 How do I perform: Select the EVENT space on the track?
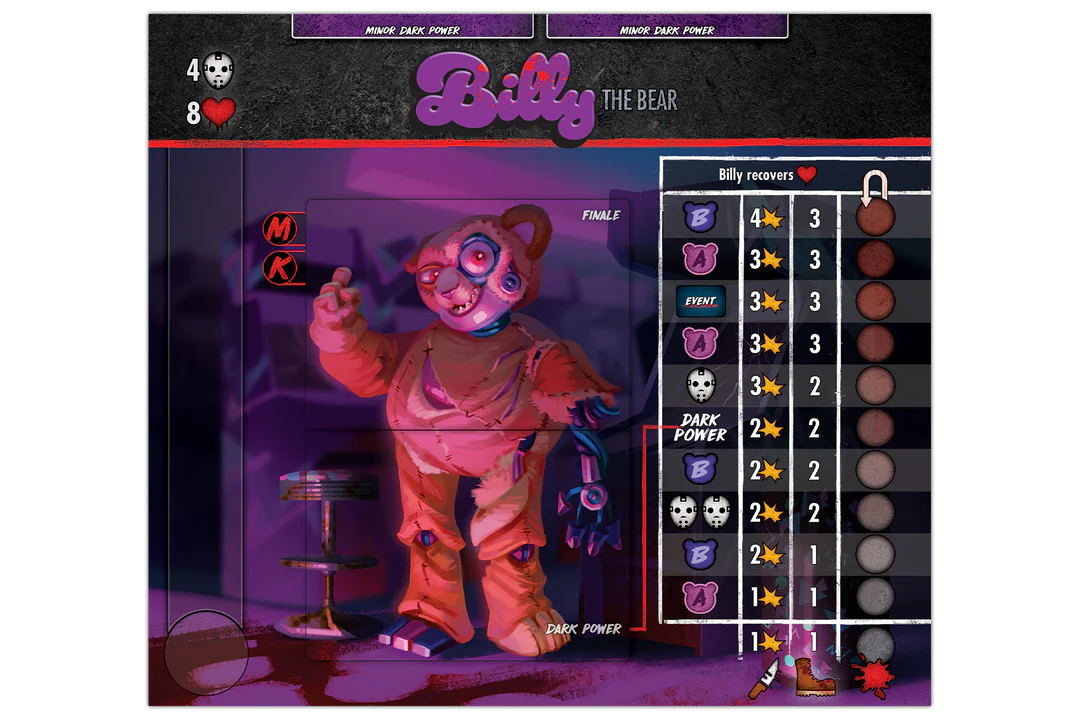point(700,301)
